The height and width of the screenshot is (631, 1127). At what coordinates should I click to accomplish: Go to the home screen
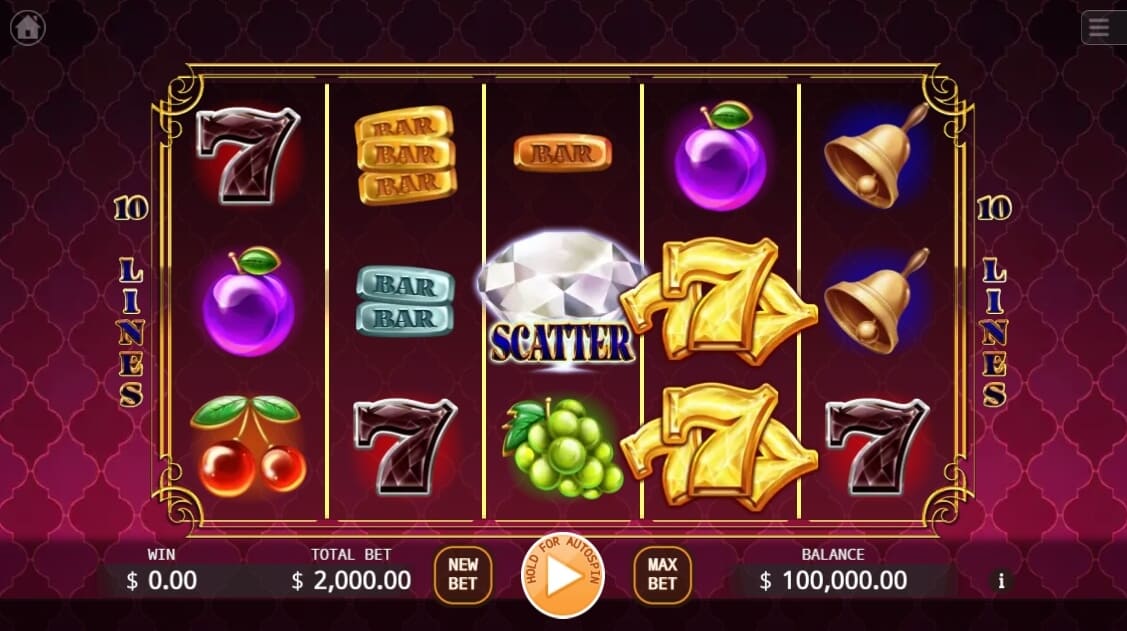(x=27, y=28)
